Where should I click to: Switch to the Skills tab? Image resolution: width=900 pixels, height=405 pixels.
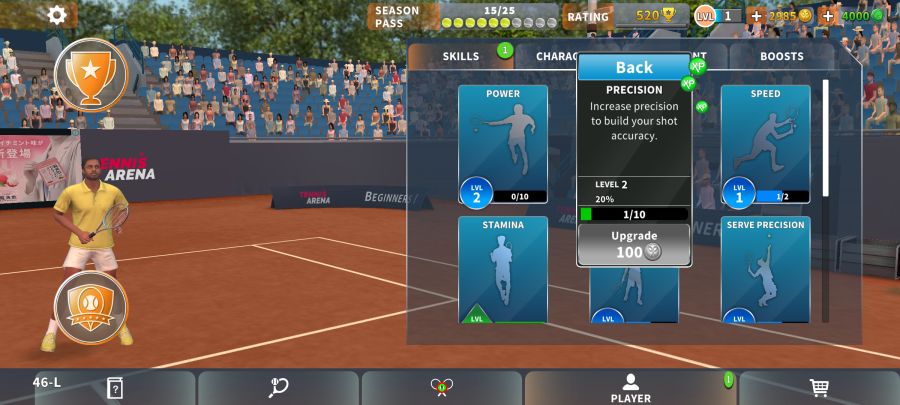pos(461,56)
